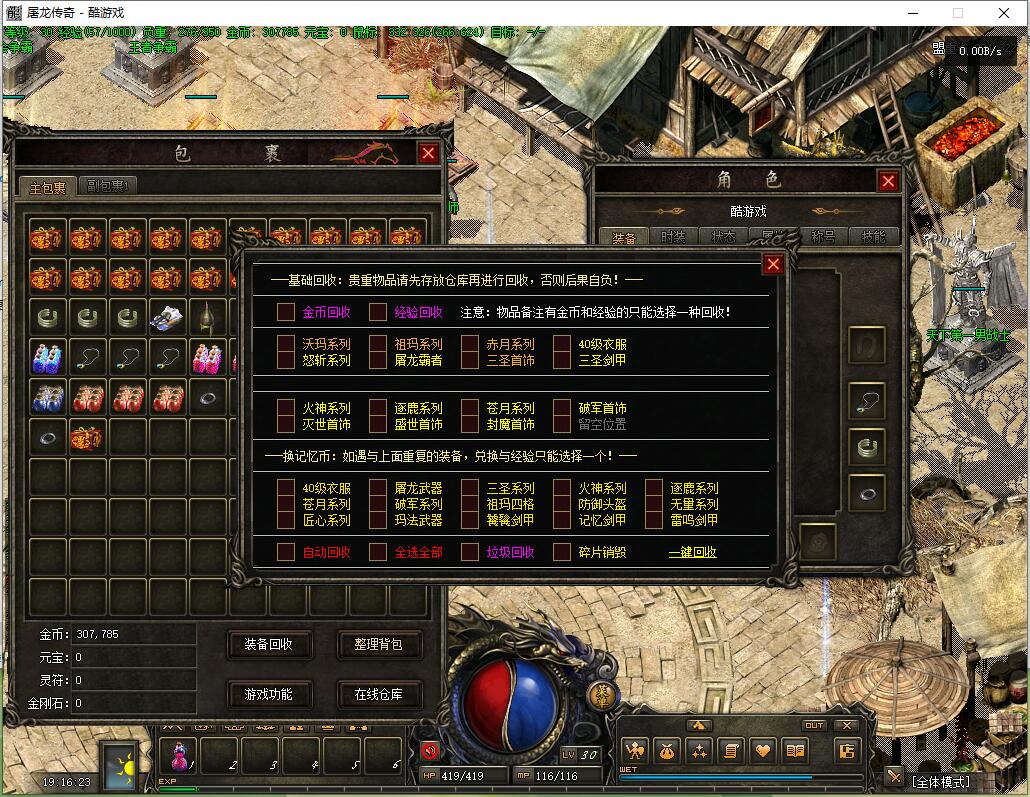Check the 沃玛系列 recycle option
This screenshot has width=1030, height=797.
pos(286,344)
